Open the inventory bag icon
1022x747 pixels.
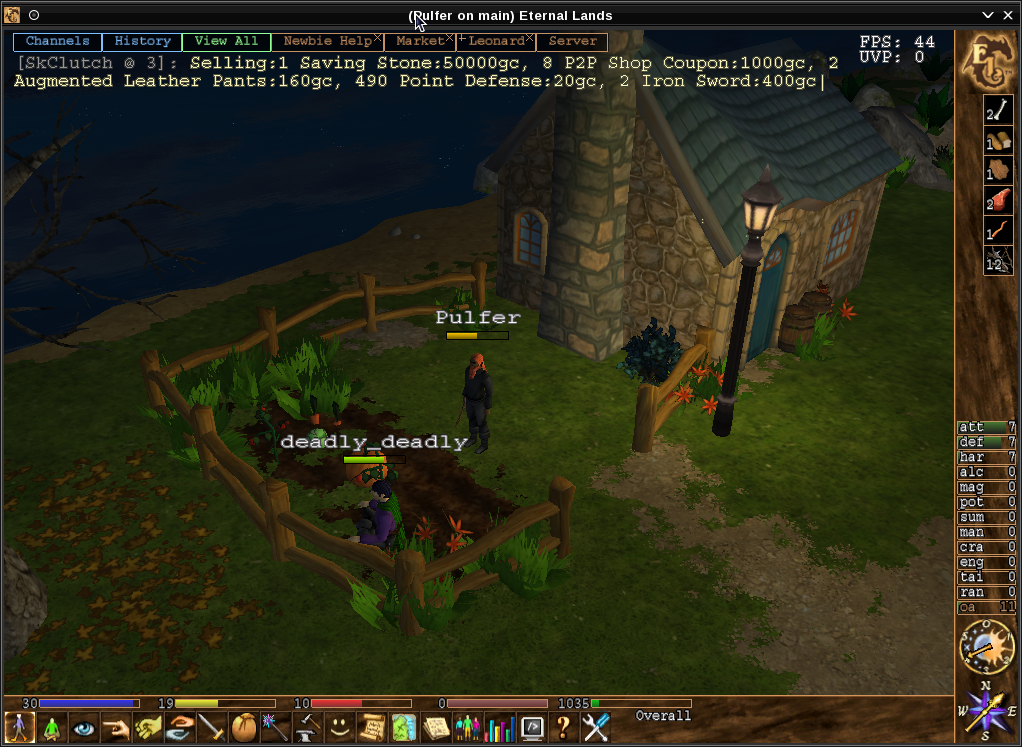point(244,727)
